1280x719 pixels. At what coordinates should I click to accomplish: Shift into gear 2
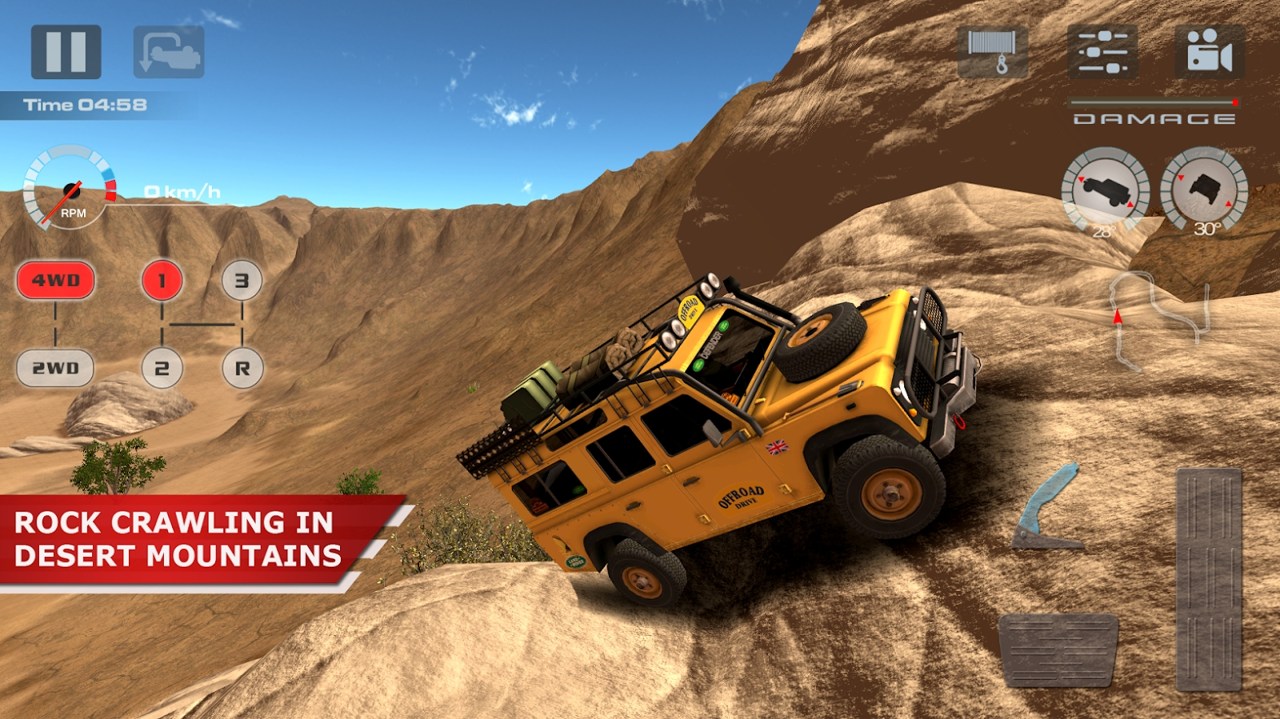pyautogui.click(x=162, y=368)
